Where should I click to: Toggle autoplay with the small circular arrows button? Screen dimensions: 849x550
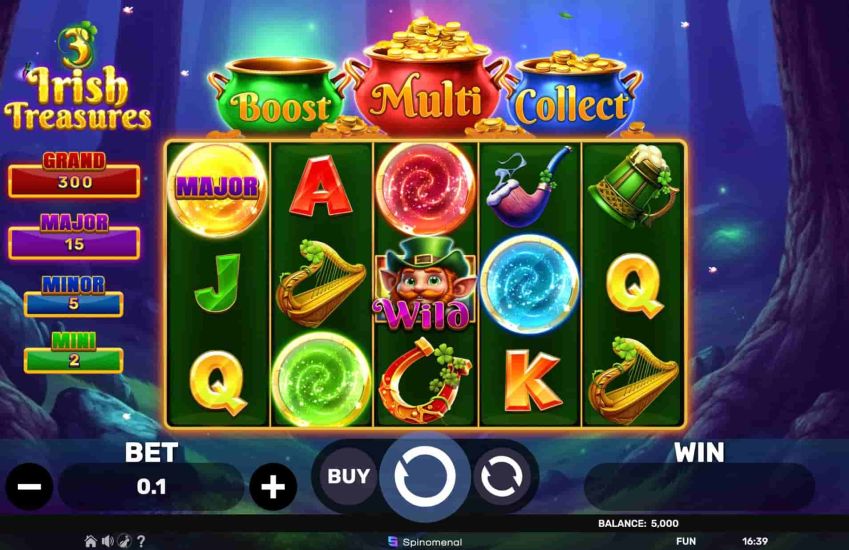coord(500,477)
